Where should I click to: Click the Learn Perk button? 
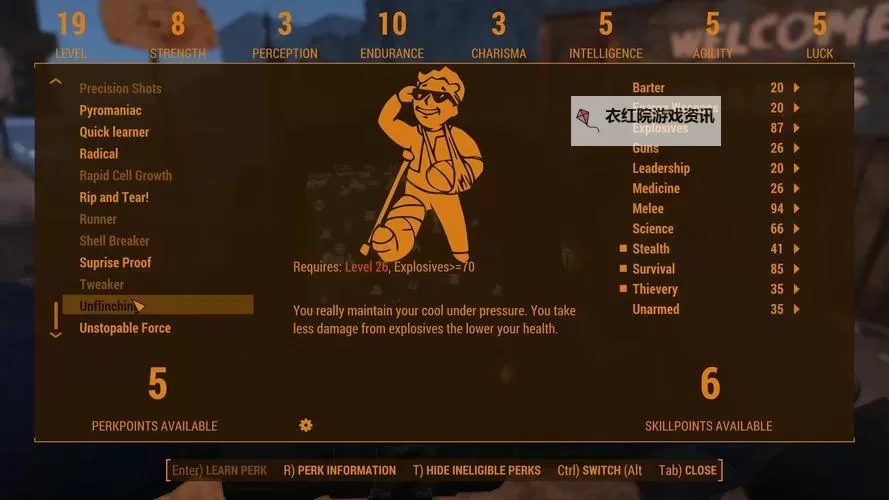[x=219, y=470]
